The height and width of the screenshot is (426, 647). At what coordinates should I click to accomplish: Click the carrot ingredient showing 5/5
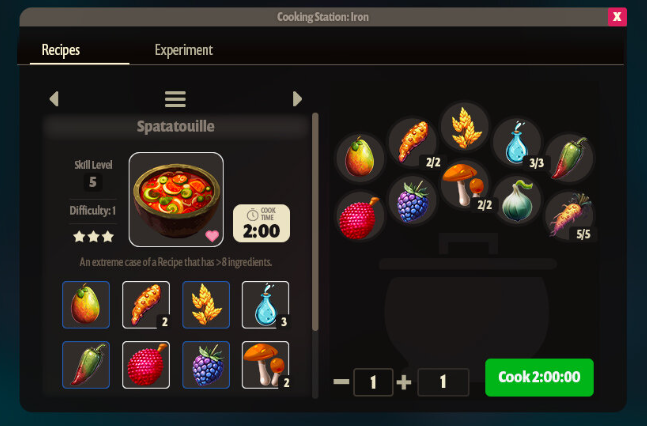(x=570, y=215)
